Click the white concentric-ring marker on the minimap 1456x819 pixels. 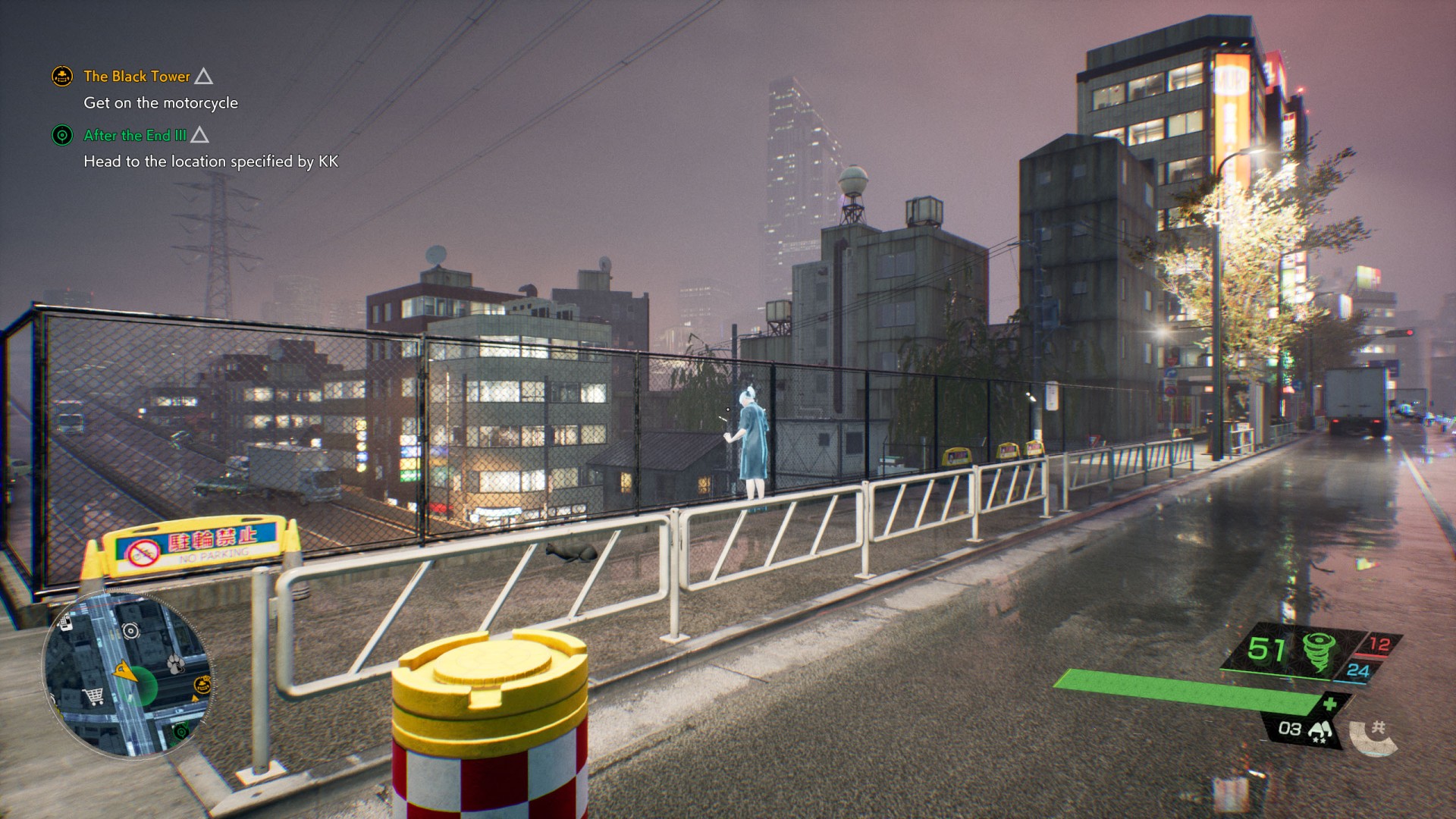[130, 630]
